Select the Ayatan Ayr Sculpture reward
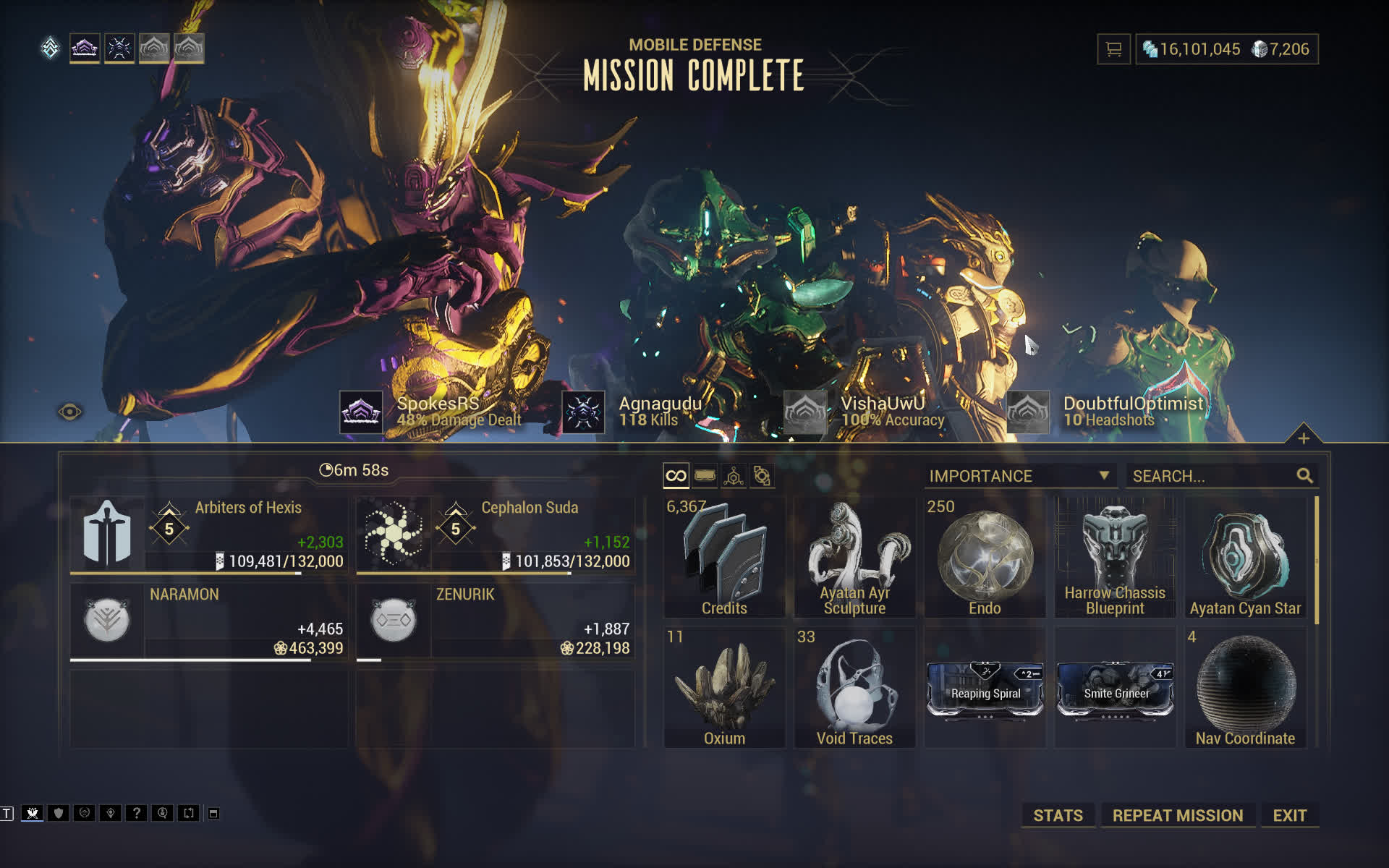 (854, 557)
